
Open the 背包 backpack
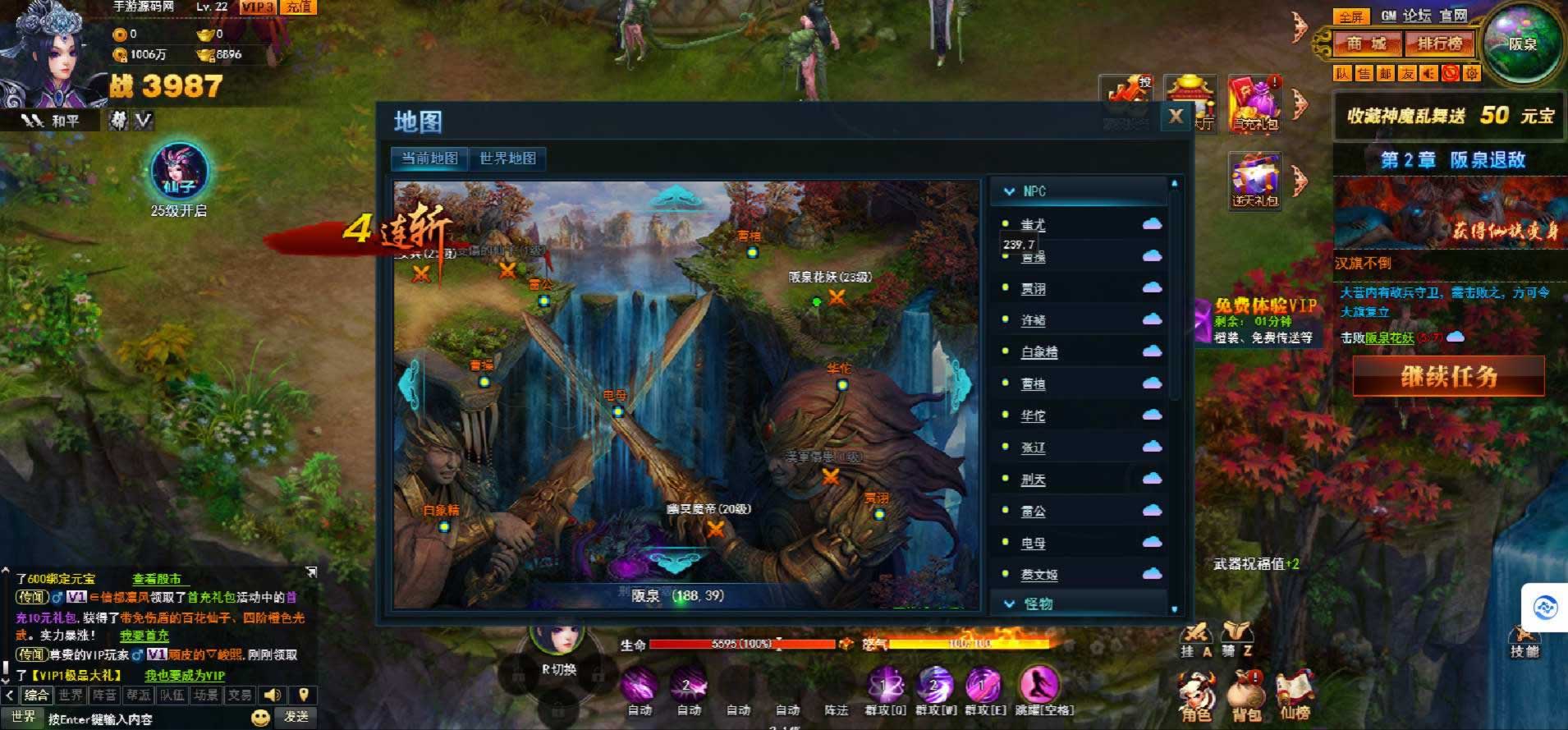pyautogui.click(x=1246, y=696)
